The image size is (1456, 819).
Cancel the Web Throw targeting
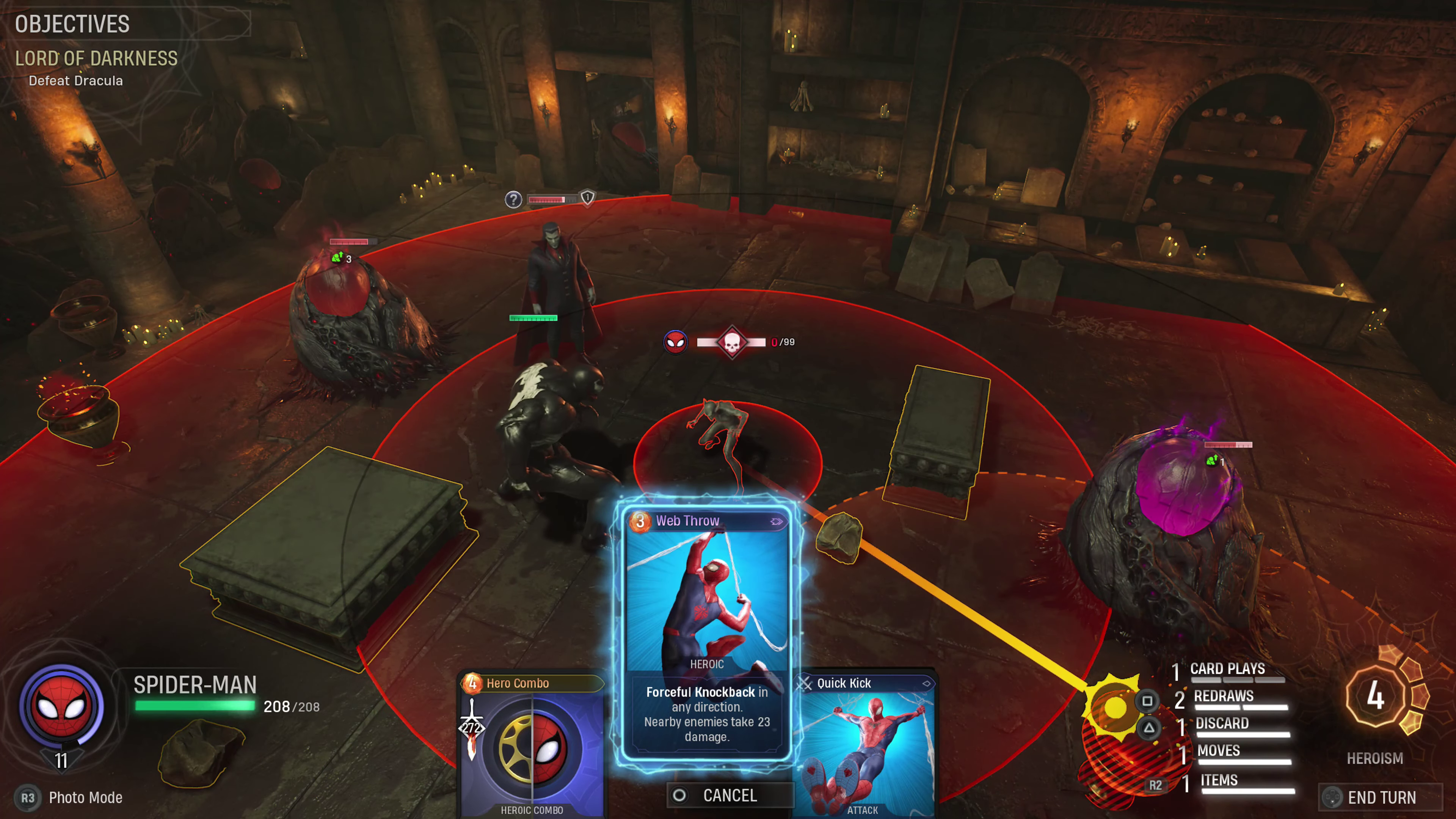[x=729, y=795]
